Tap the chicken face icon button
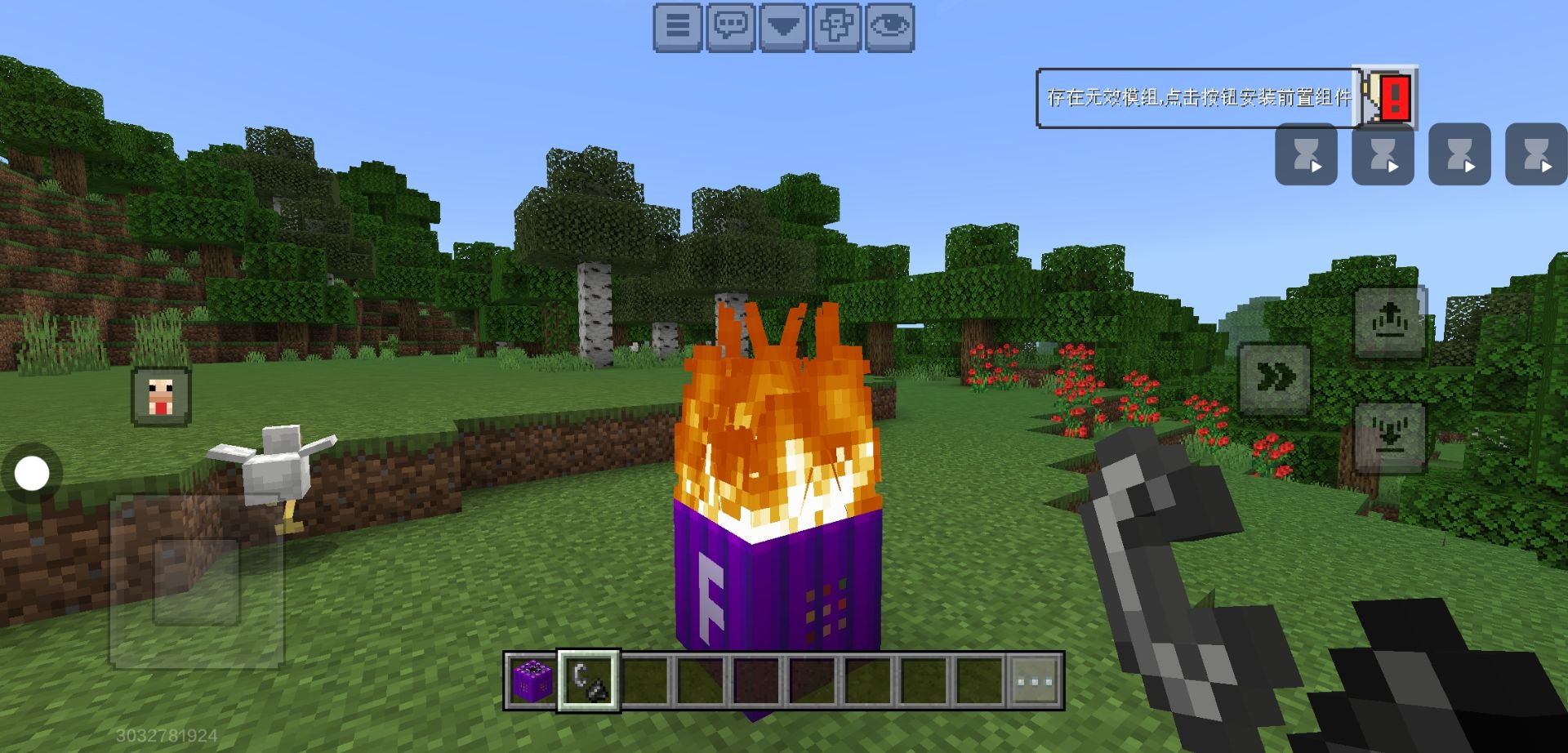This screenshot has height=753, width=1568. [161, 397]
